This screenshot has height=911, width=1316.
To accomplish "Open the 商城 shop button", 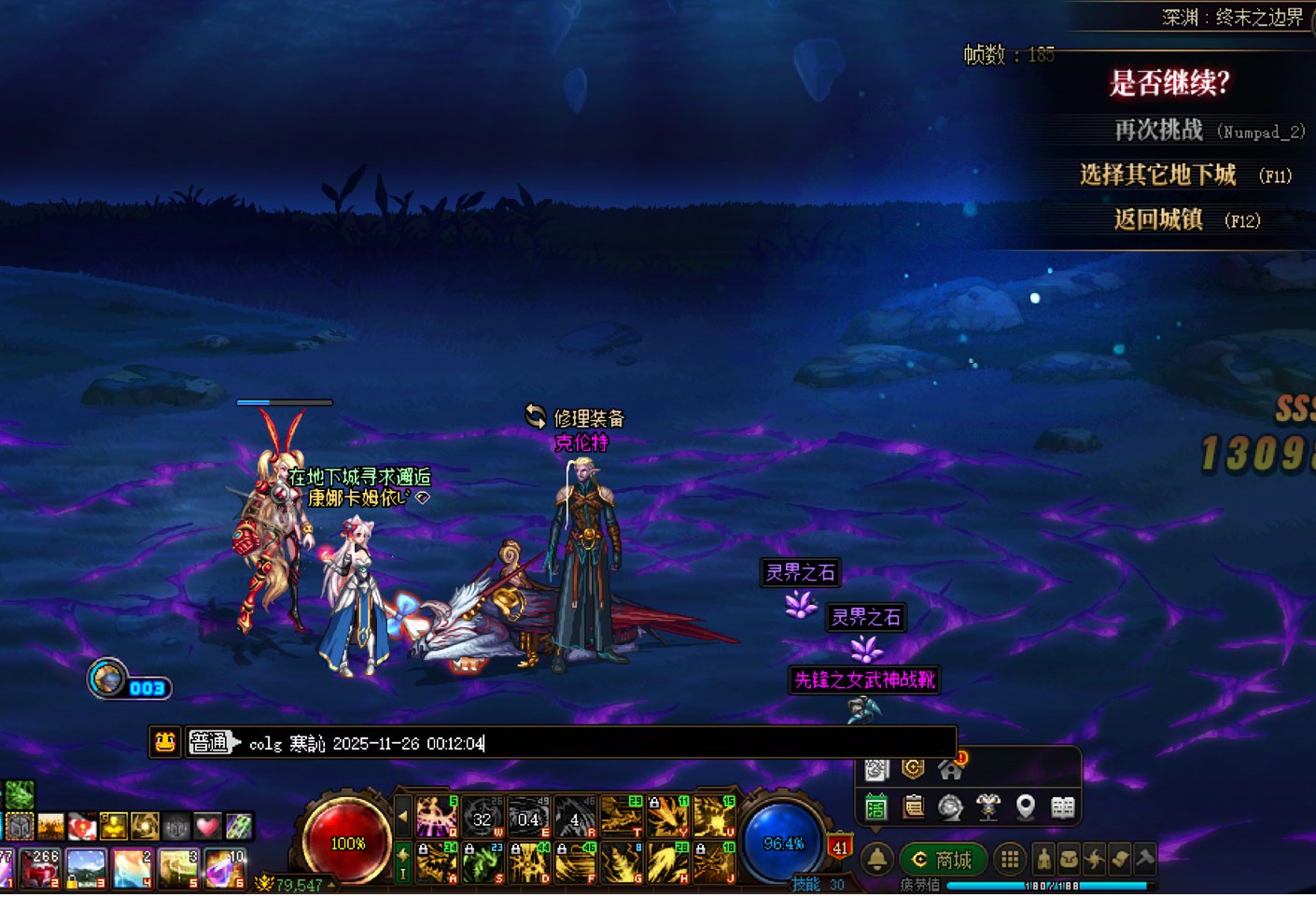I will click(x=942, y=859).
